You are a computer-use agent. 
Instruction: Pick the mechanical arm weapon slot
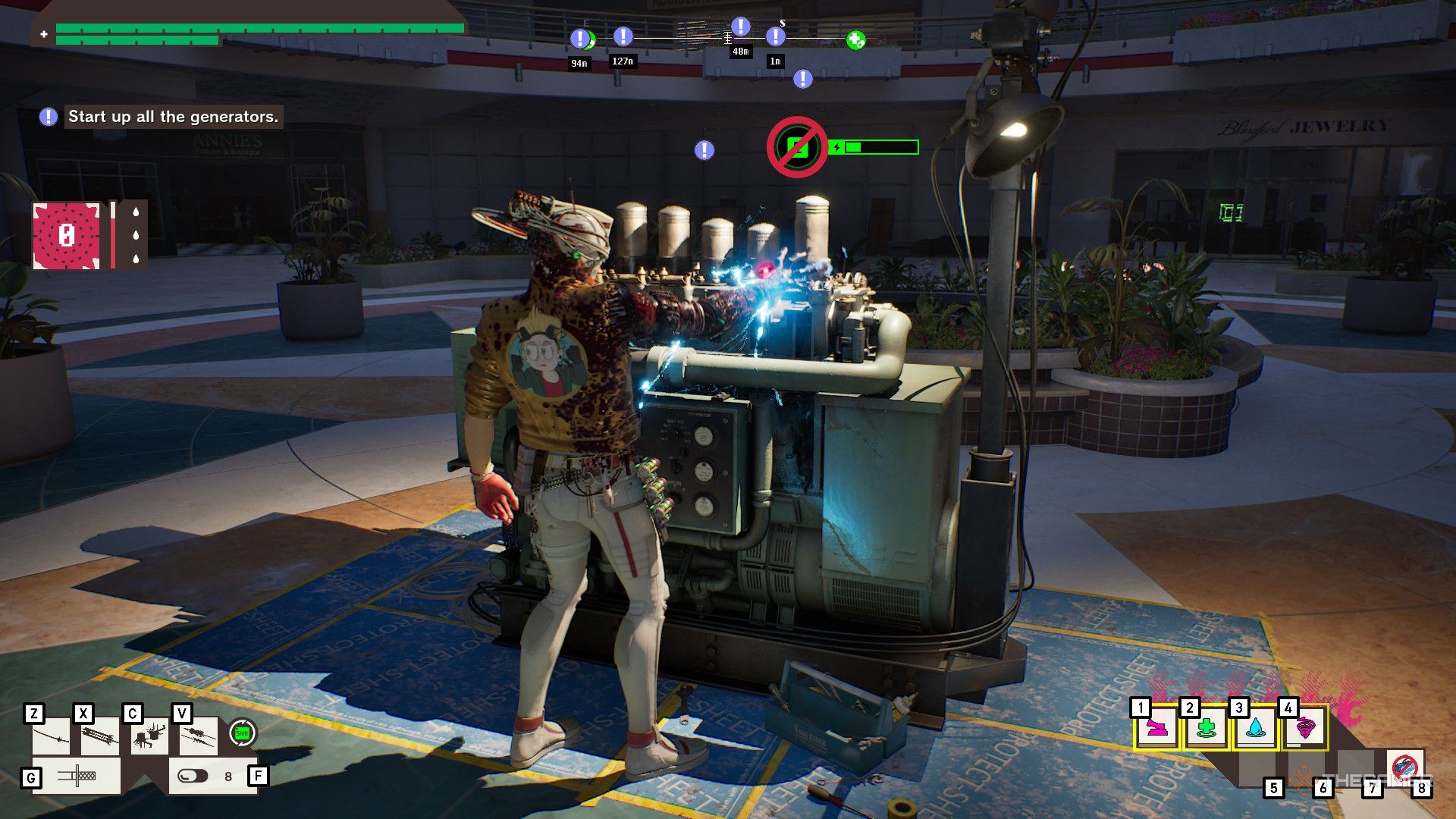pos(149,736)
